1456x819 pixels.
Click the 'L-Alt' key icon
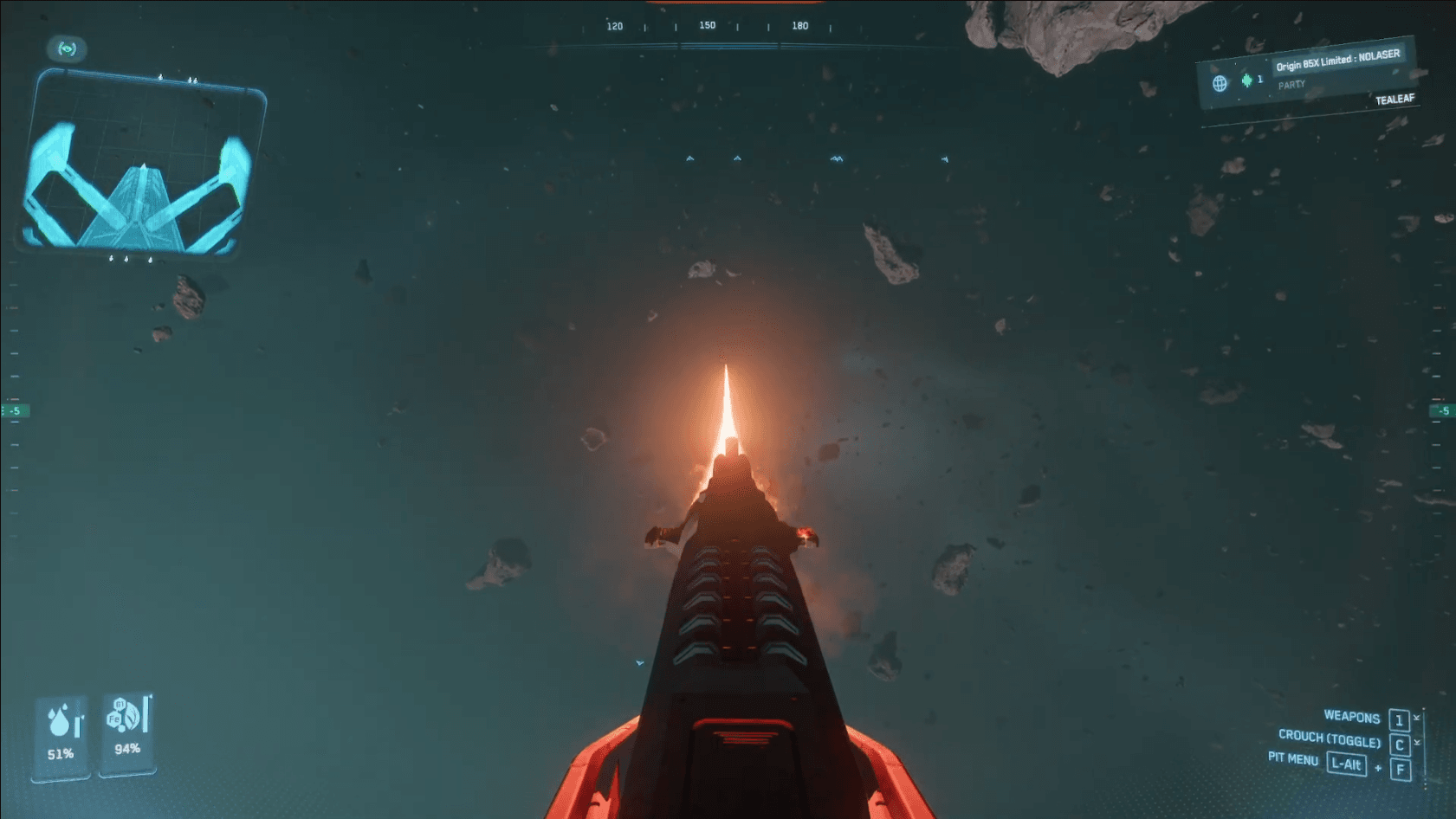point(1347,764)
